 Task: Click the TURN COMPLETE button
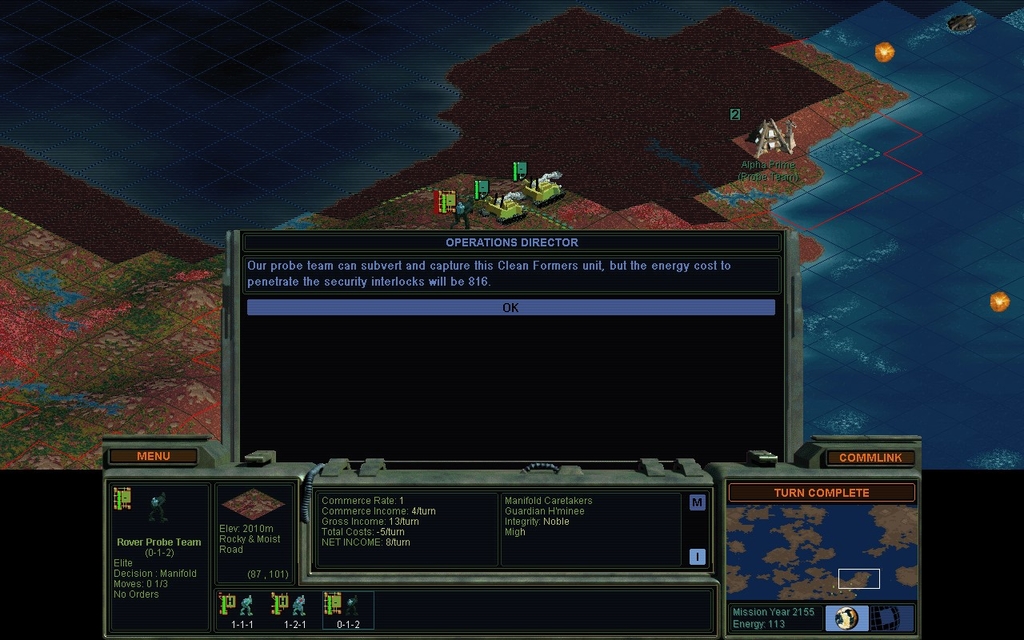click(x=821, y=493)
